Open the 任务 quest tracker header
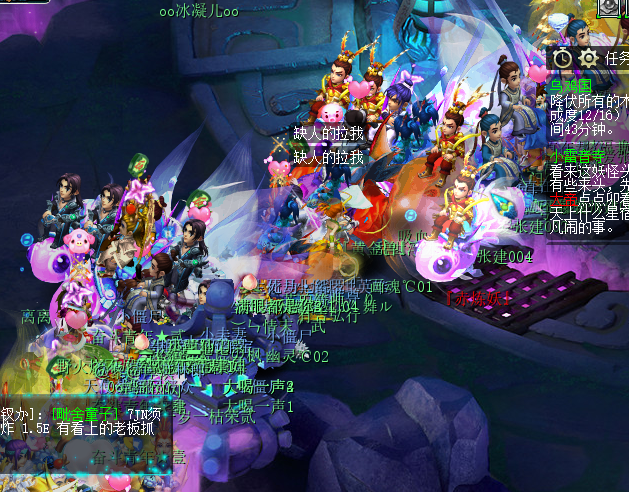 point(617,59)
